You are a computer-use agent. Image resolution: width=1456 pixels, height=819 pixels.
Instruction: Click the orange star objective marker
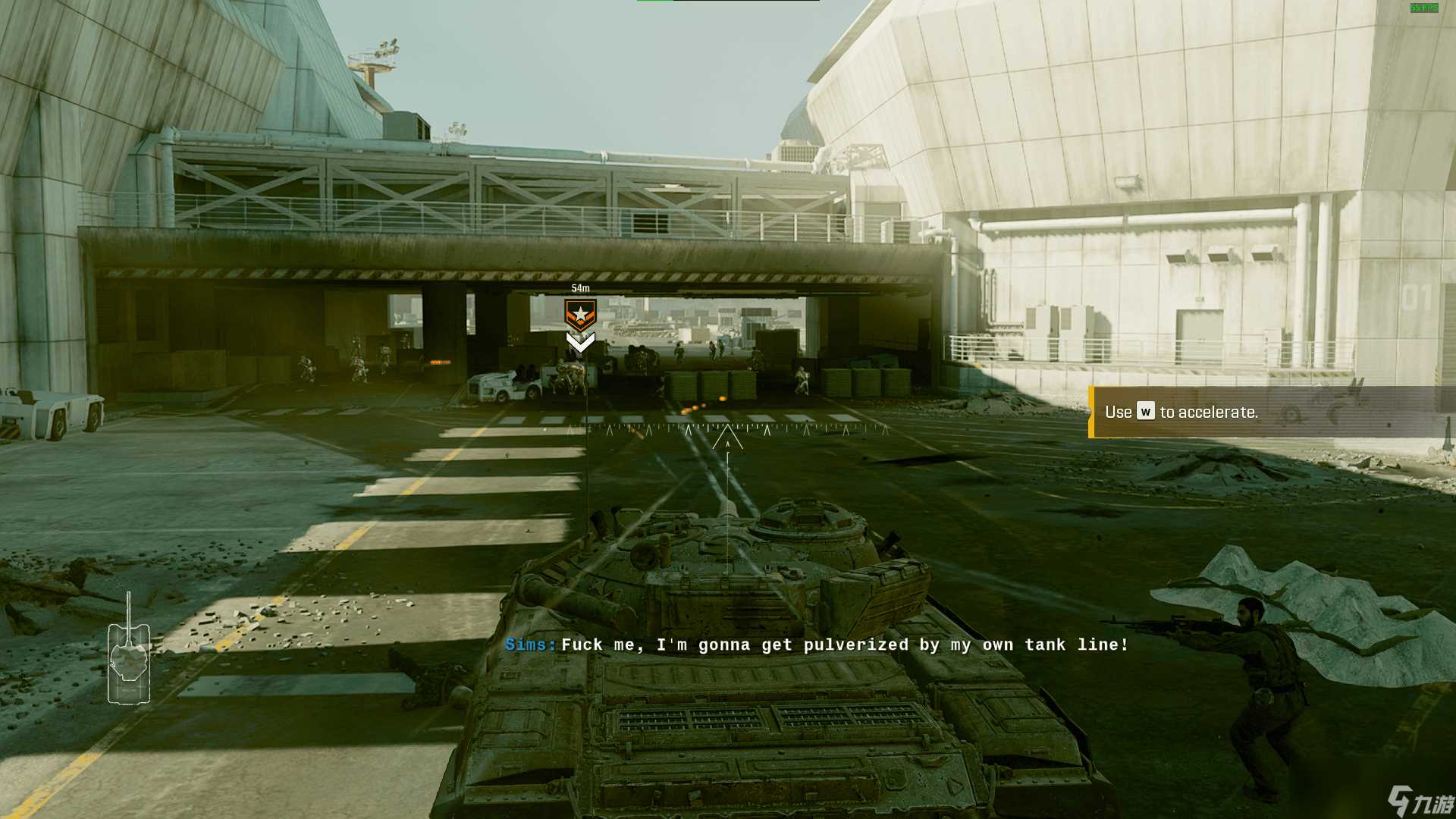[580, 315]
